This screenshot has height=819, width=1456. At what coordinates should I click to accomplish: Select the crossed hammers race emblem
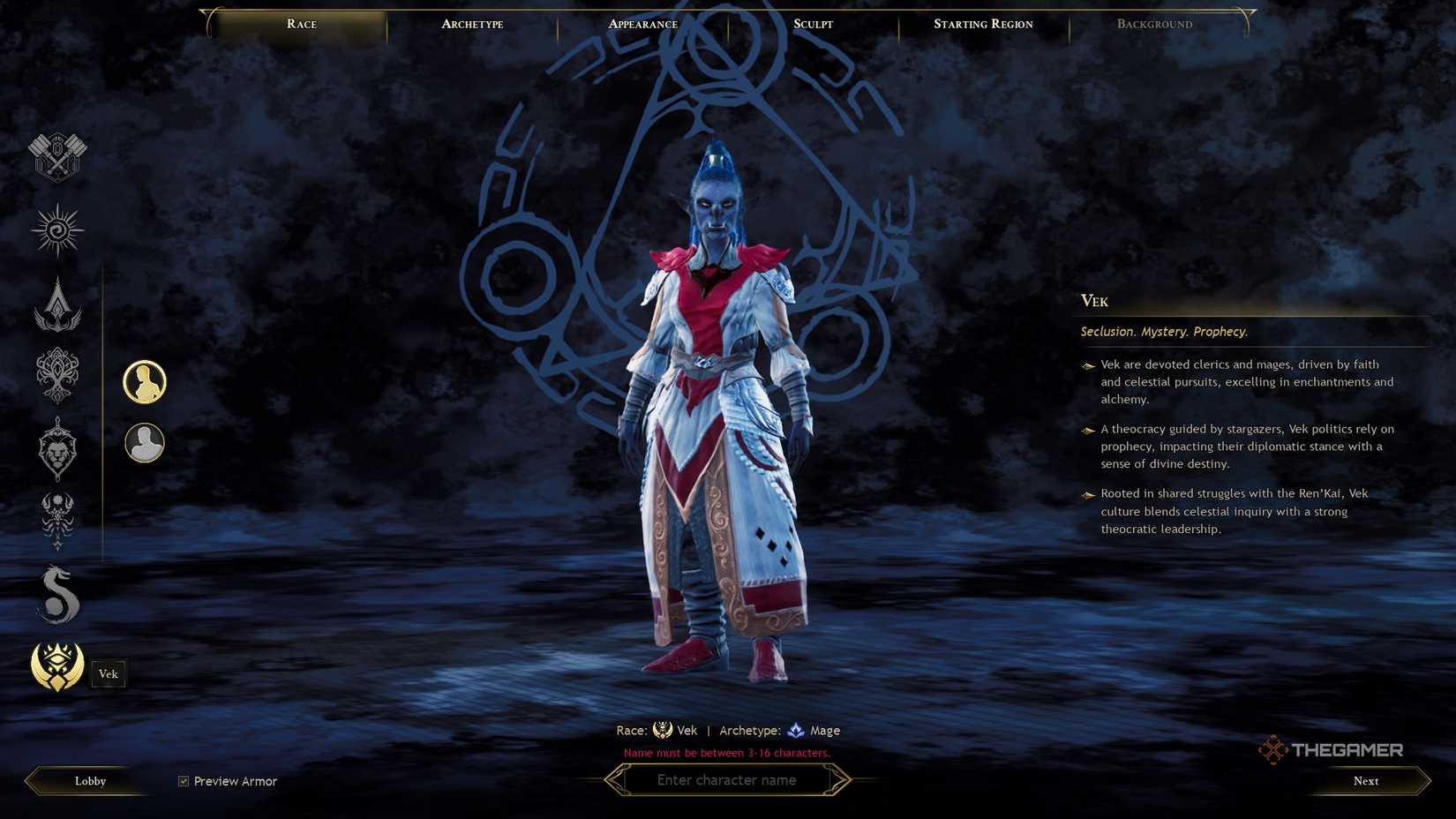pos(56,157)
